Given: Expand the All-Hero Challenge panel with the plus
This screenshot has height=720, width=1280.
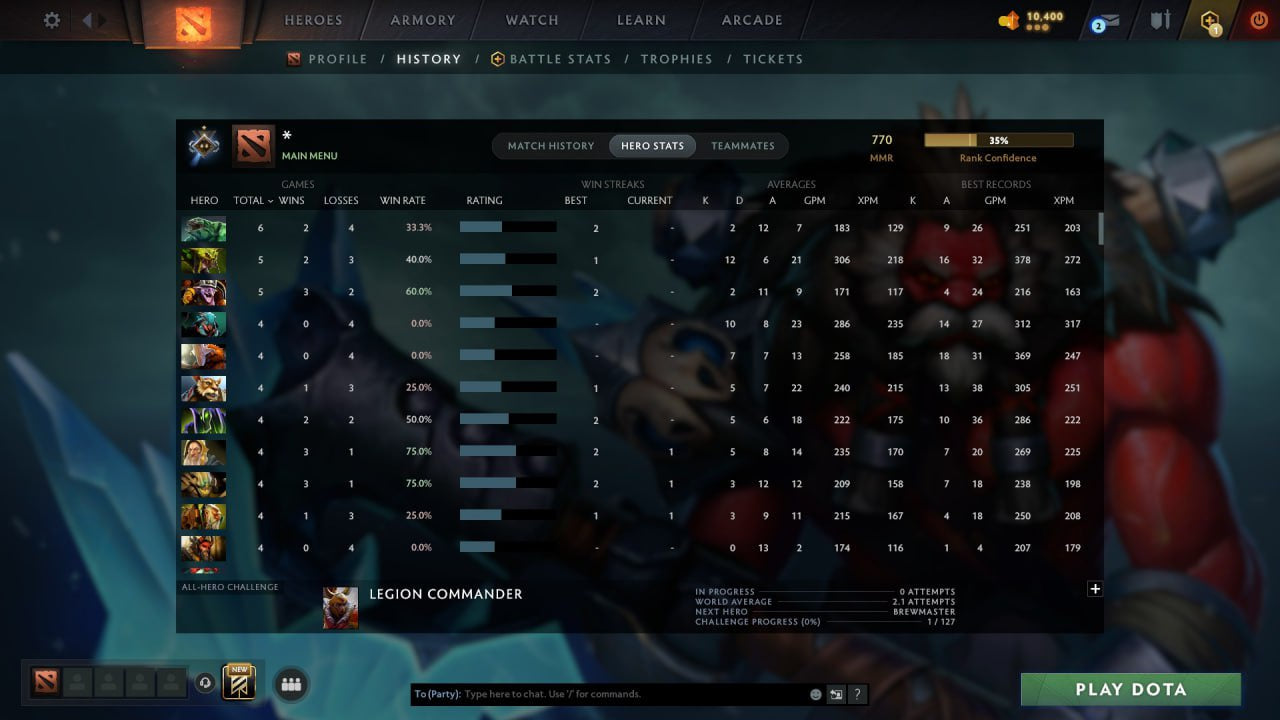Looking at the screenshot, I should 1095,589.
